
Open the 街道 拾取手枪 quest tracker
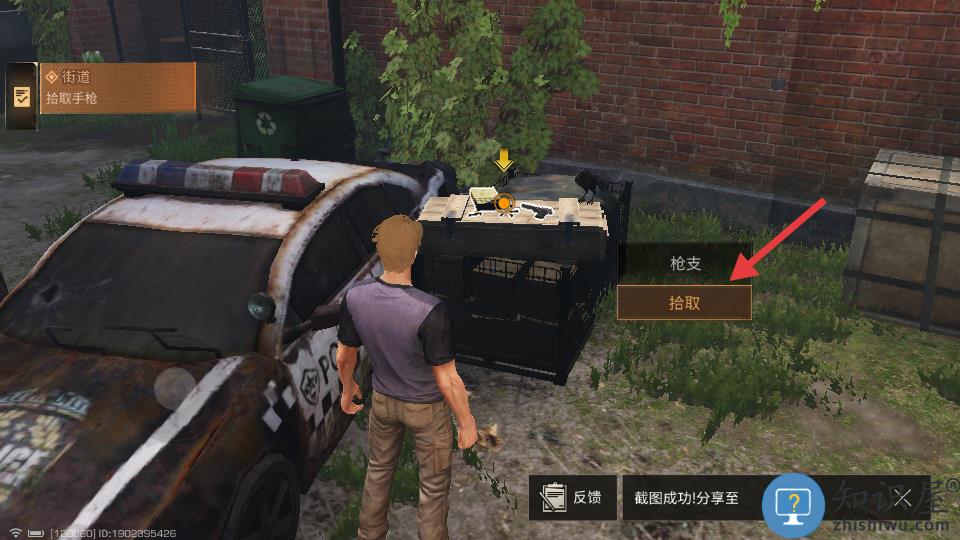point(117,88)
